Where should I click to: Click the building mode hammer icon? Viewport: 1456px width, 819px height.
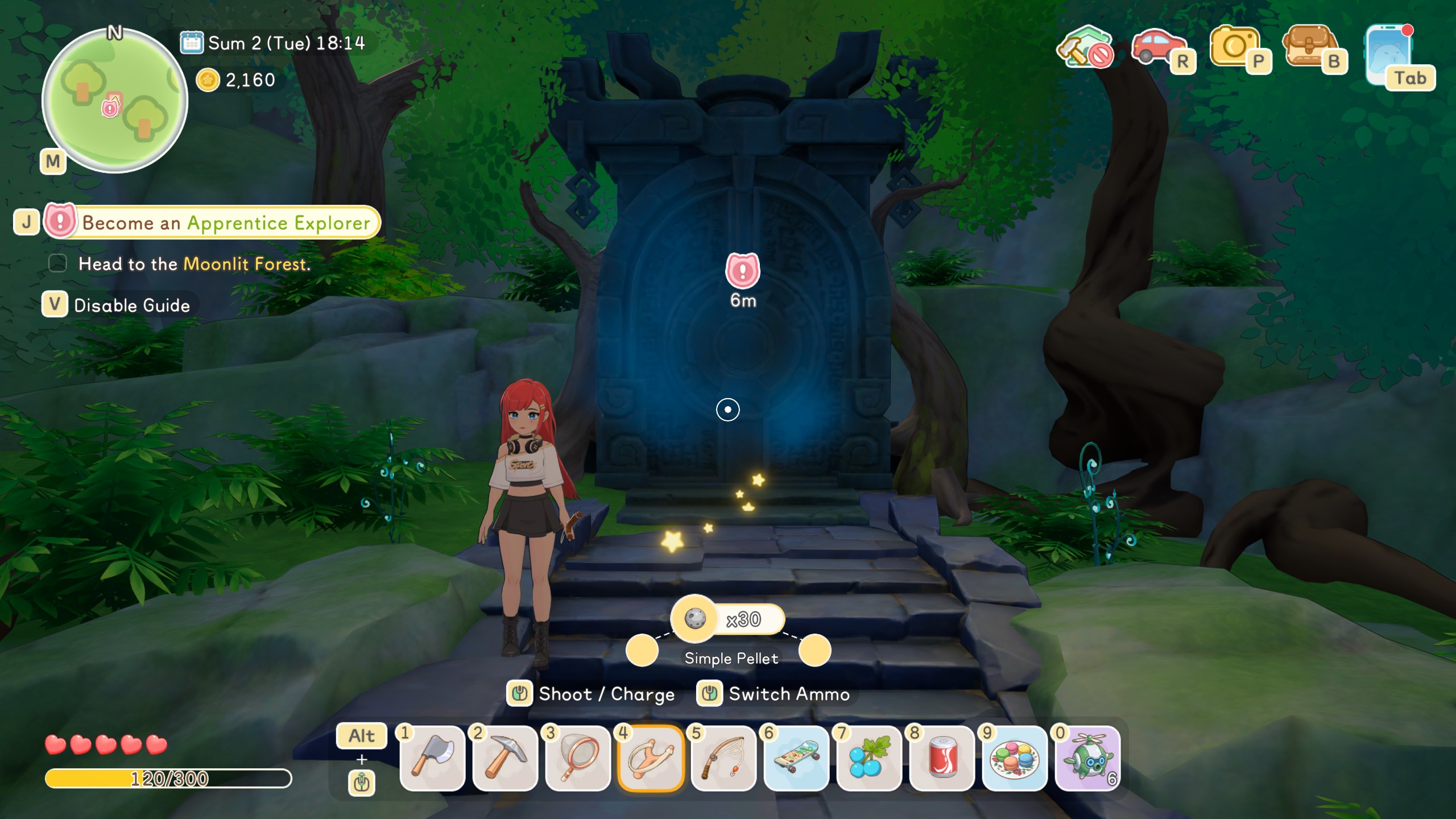point(1084,48)
